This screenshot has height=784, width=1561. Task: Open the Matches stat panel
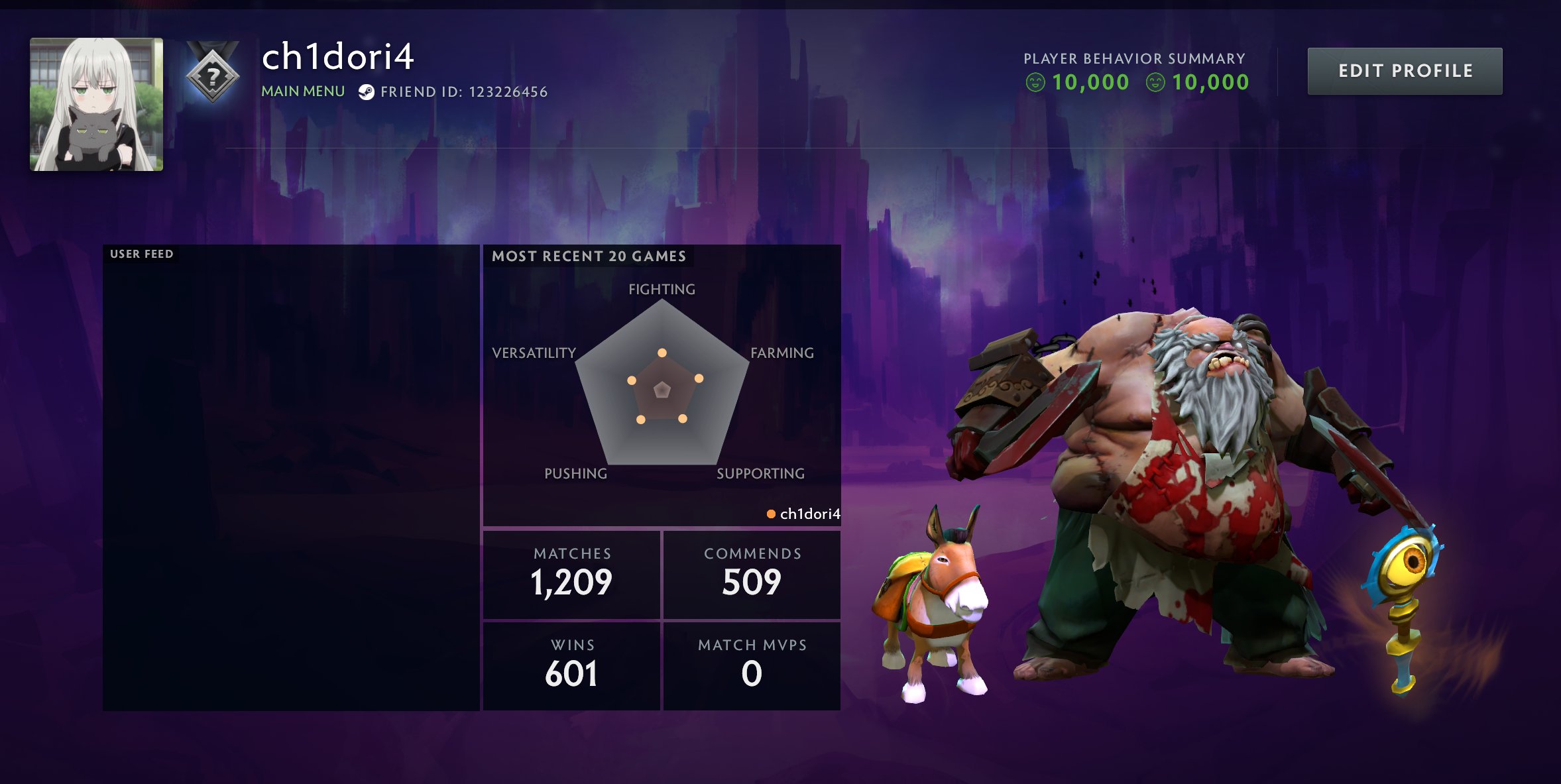click(x=571, y=575)
